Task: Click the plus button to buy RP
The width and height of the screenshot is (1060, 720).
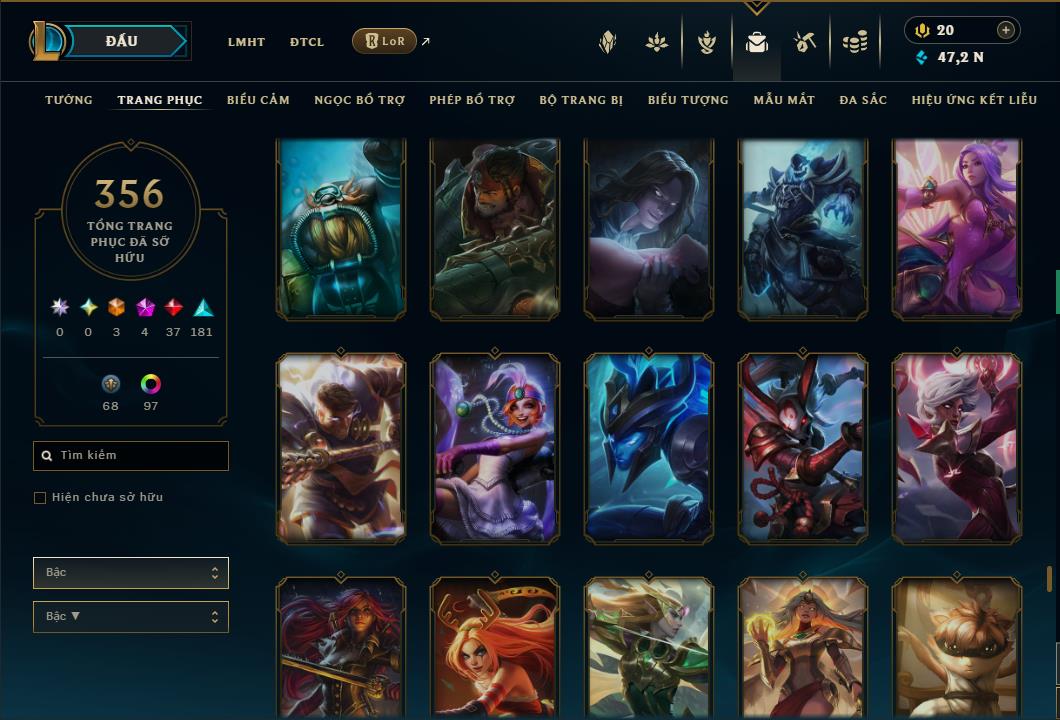Action: click(x=1006, y=30)
